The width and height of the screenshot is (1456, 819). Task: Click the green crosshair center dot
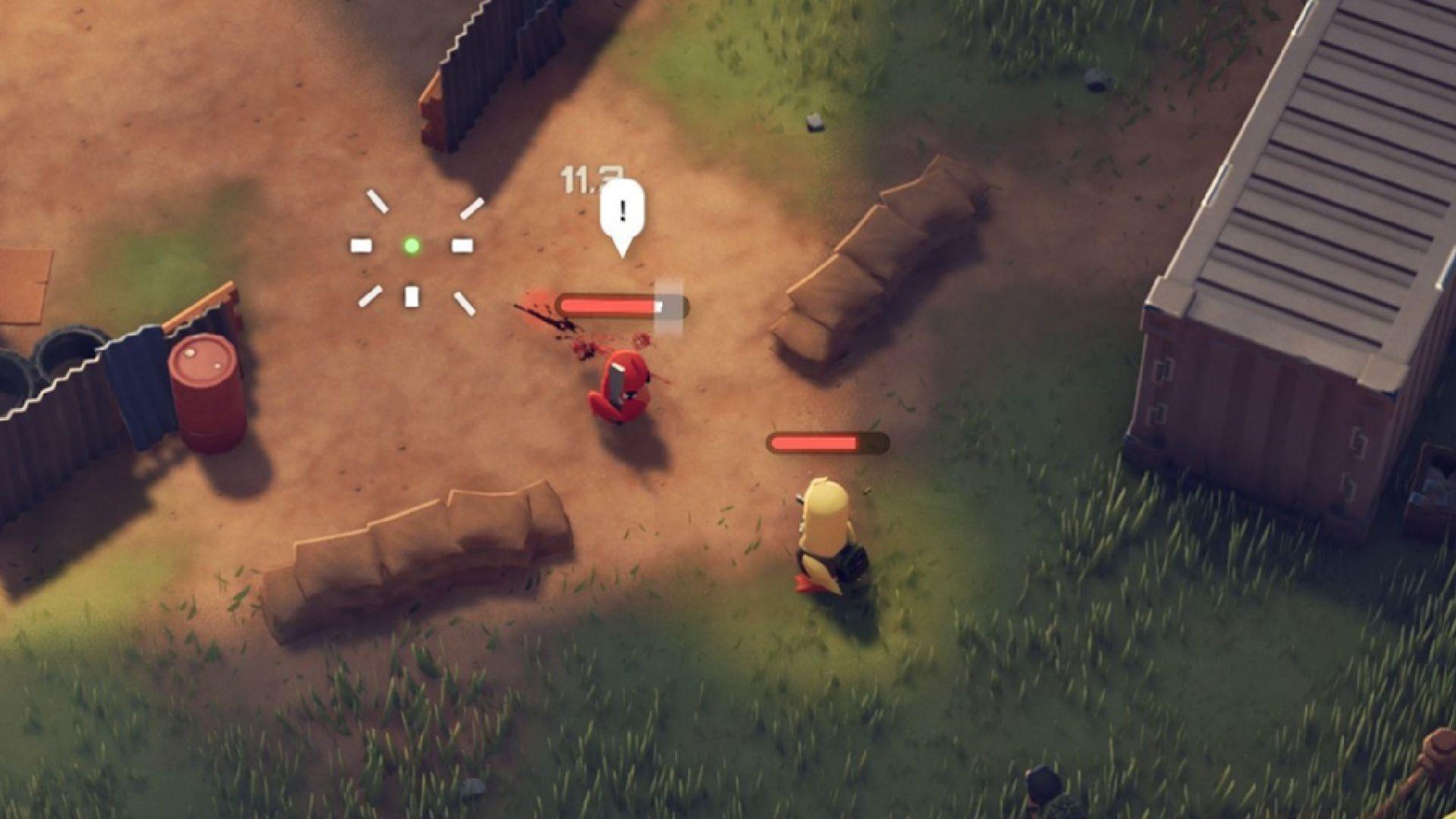coord(413,244)
